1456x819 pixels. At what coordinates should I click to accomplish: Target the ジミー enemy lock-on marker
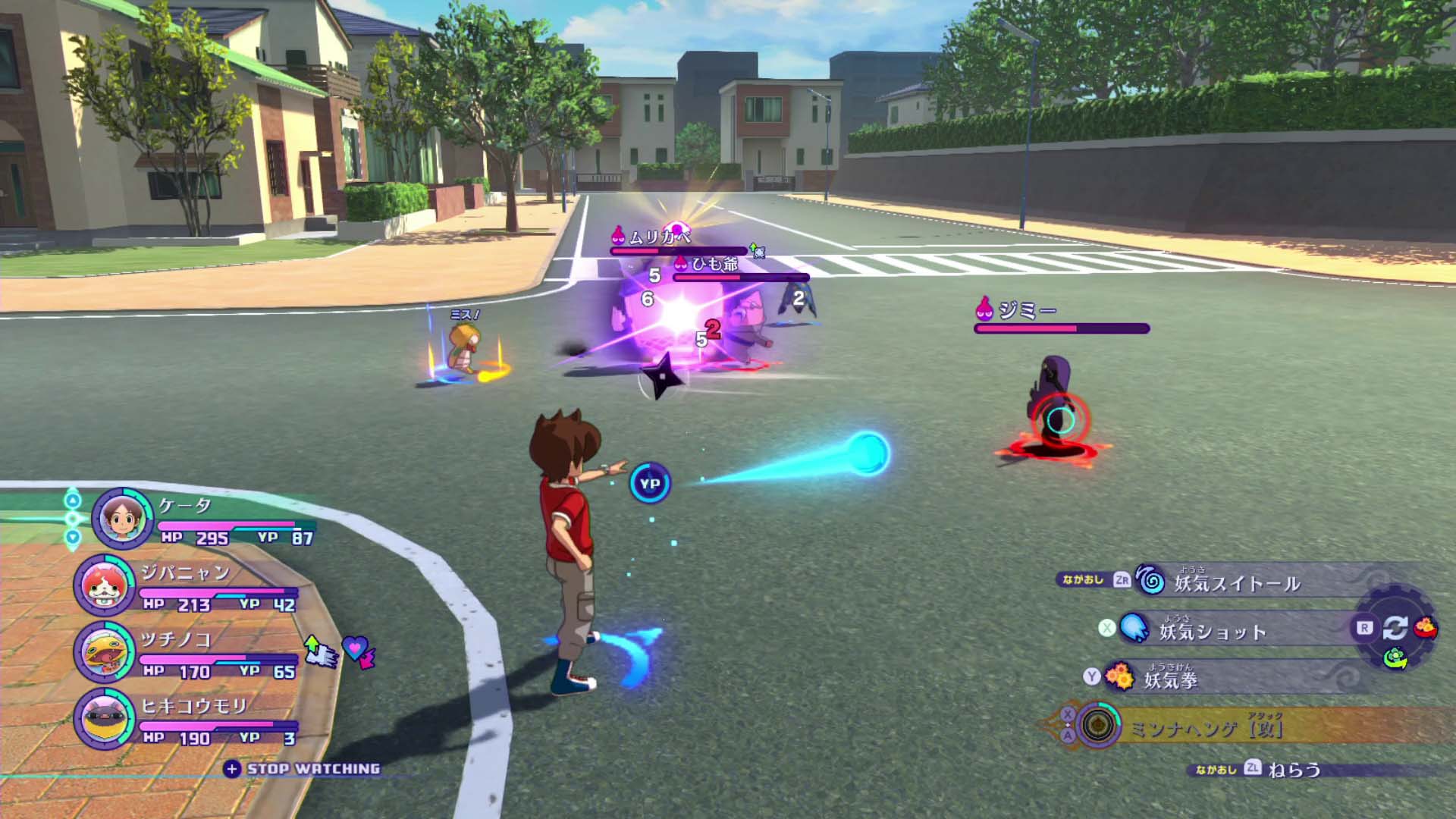[x=1059, y=419]
